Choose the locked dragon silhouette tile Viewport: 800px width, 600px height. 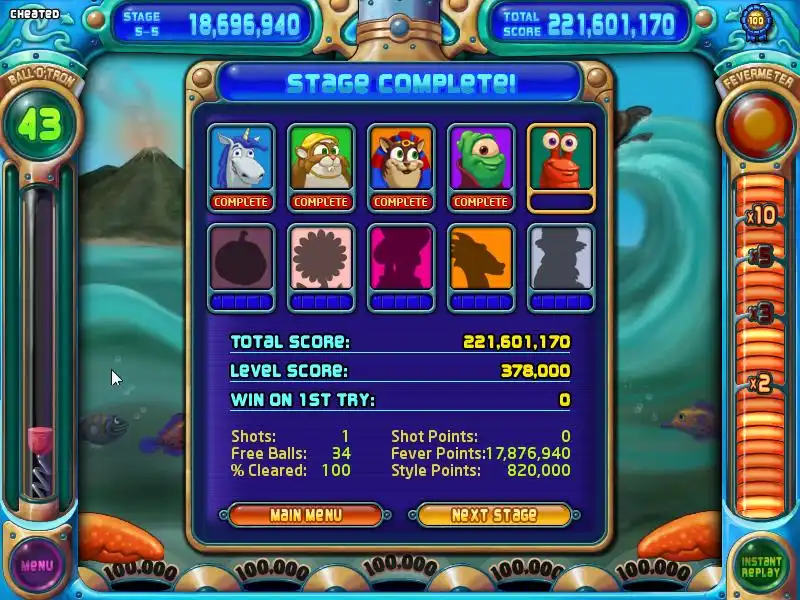[x=481, y=259]
